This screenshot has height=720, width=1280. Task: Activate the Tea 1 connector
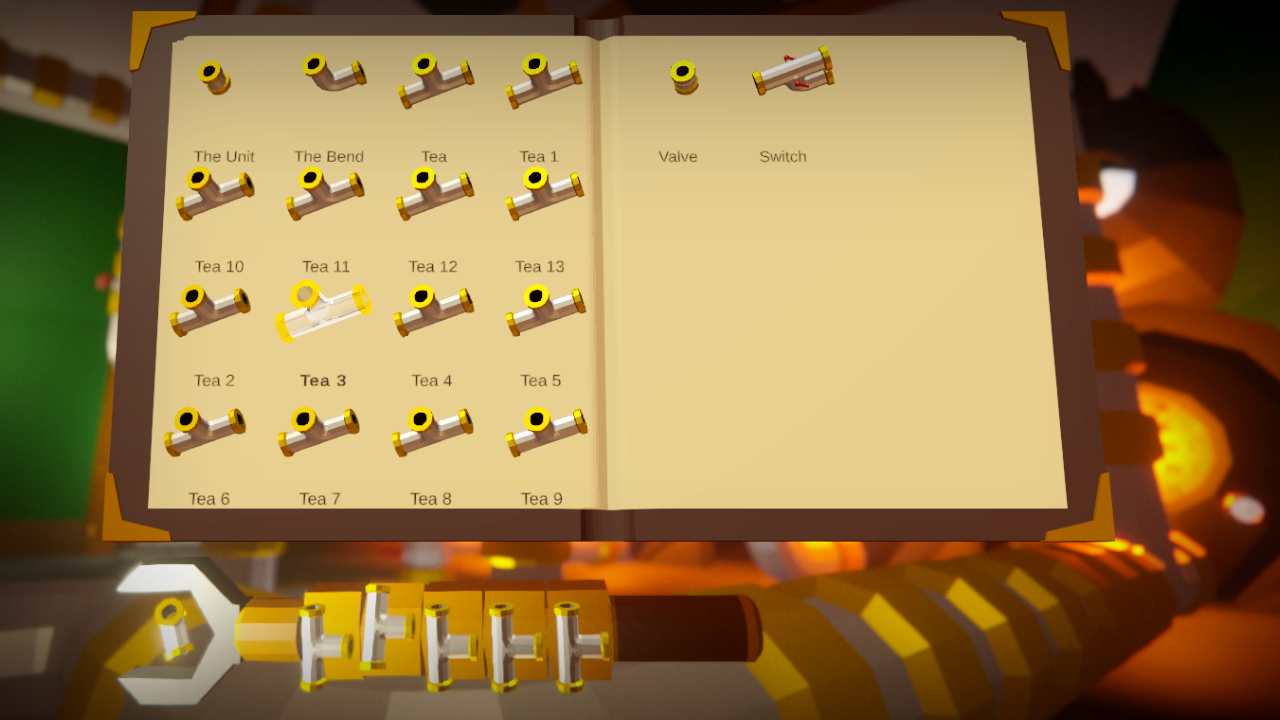coord(545,75)
